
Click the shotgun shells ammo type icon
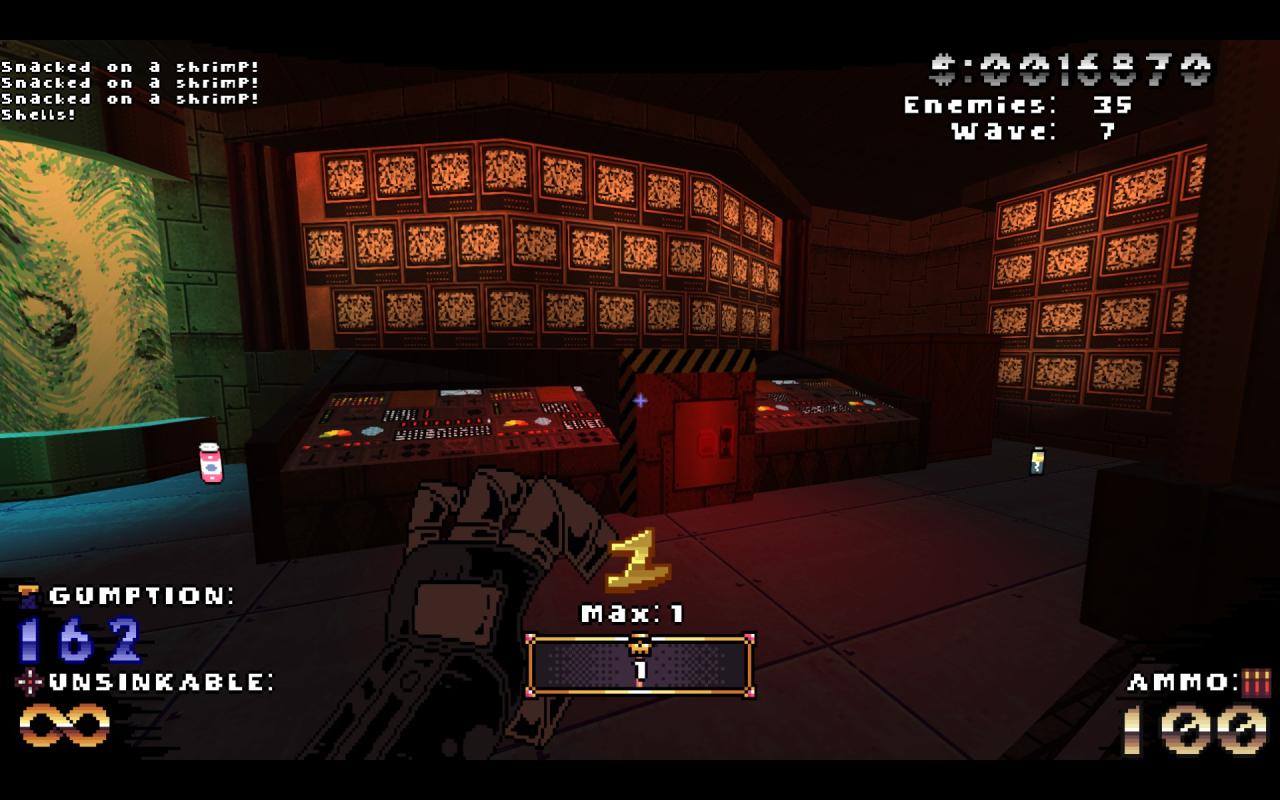point(1256,683)
